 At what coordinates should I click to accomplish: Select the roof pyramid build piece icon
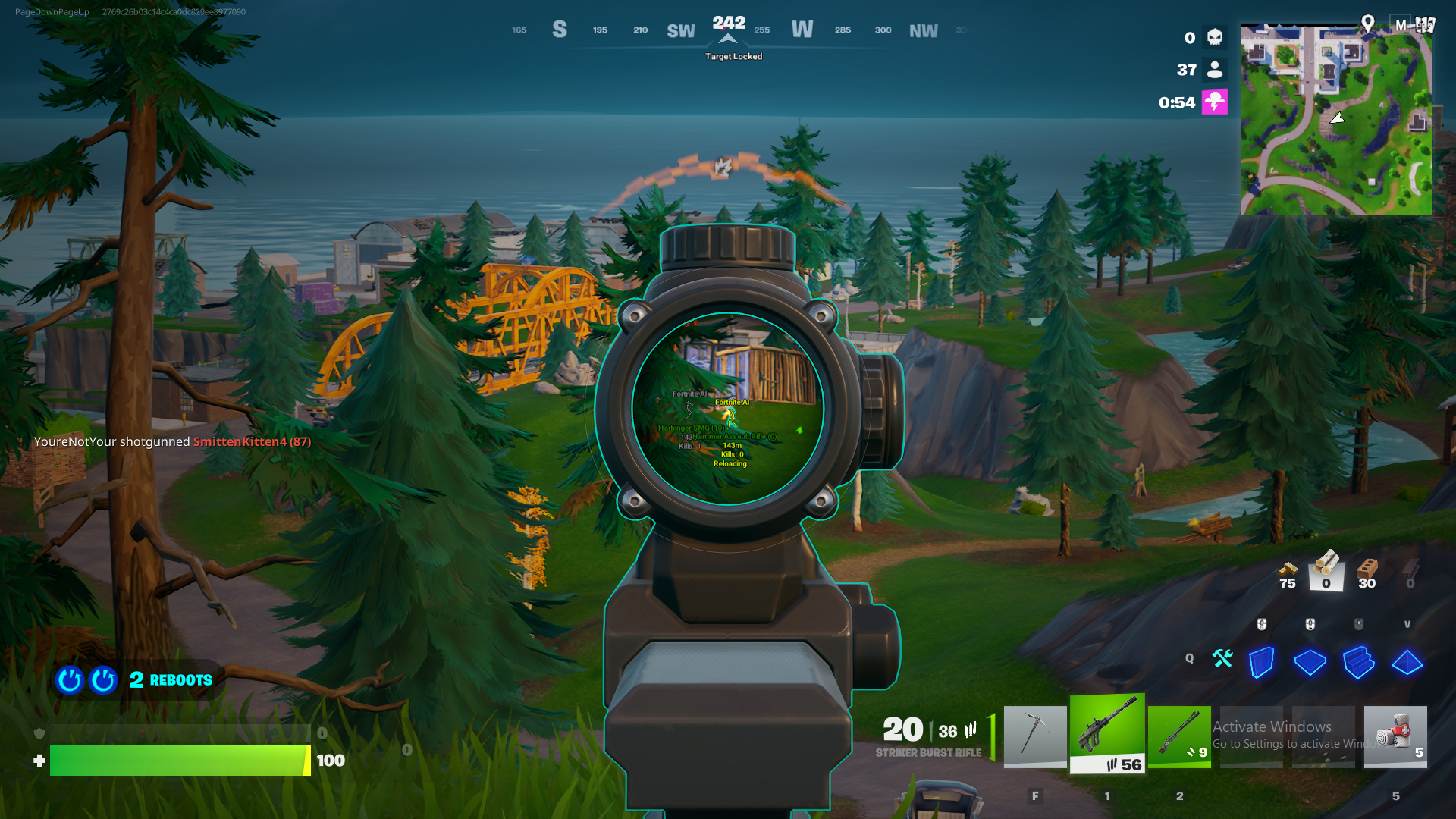[1407, 663]
